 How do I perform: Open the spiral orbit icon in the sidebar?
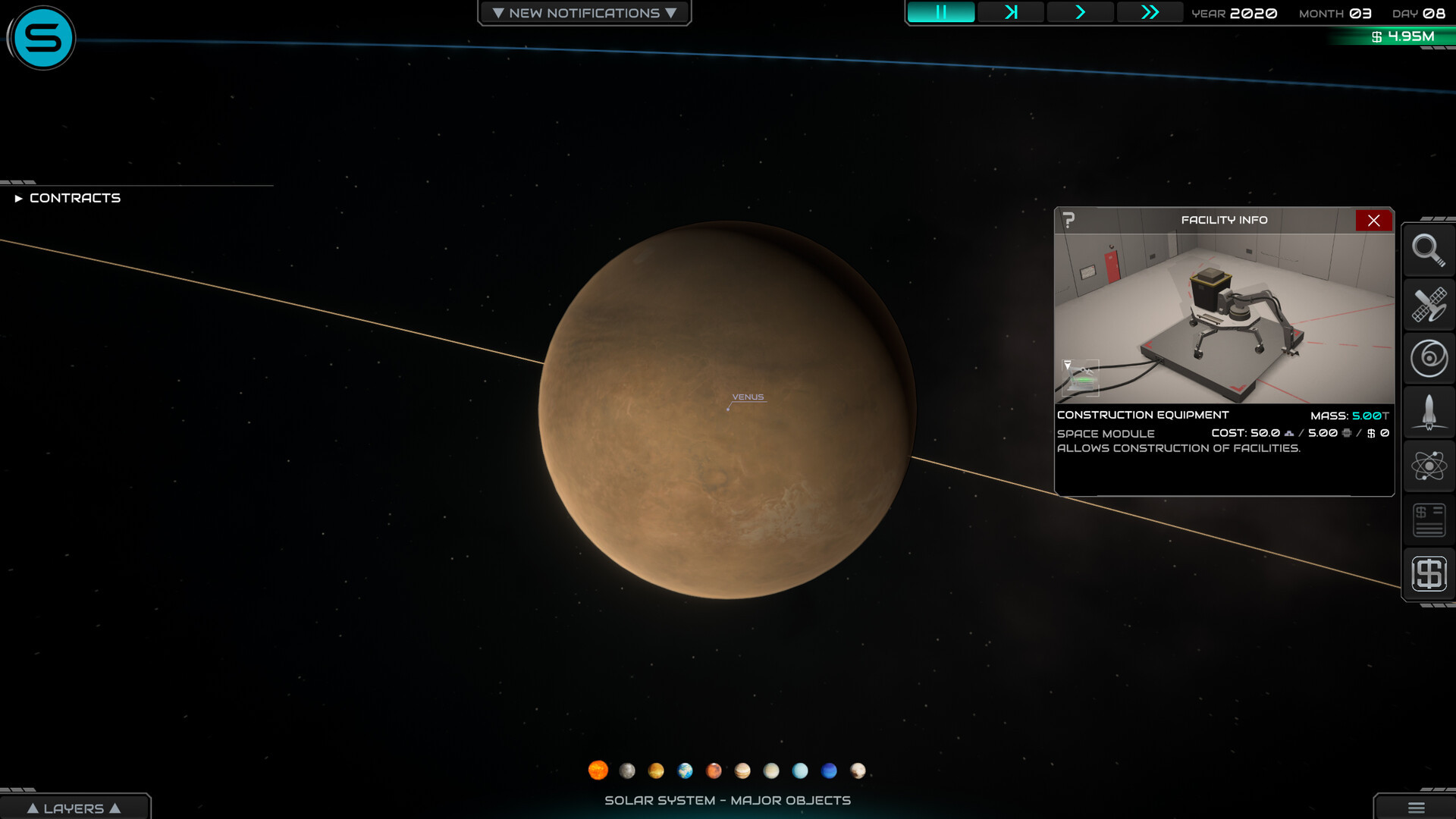(1428, 358)
